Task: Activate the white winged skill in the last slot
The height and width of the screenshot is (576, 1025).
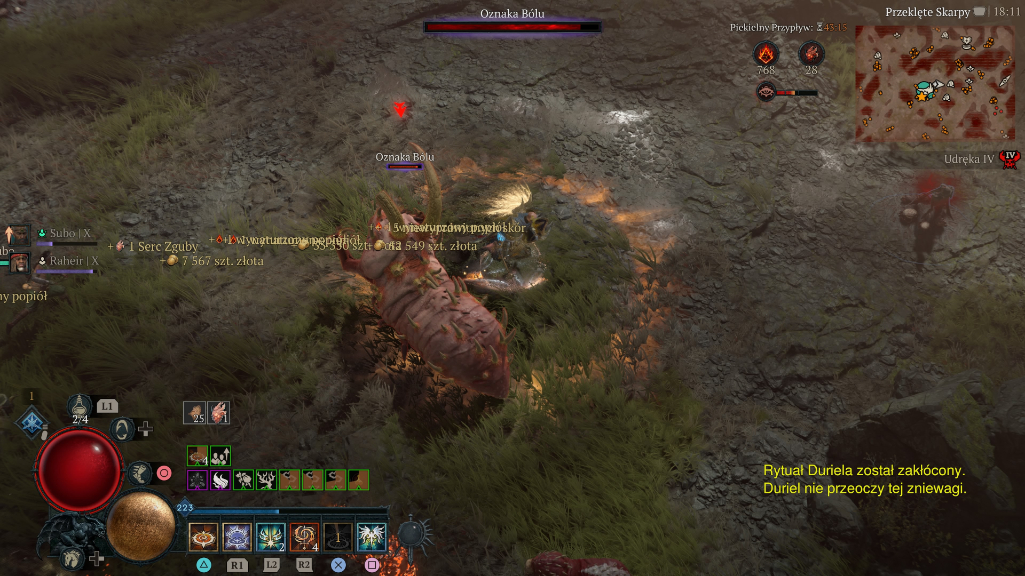Action: click(x=372, y=537)
